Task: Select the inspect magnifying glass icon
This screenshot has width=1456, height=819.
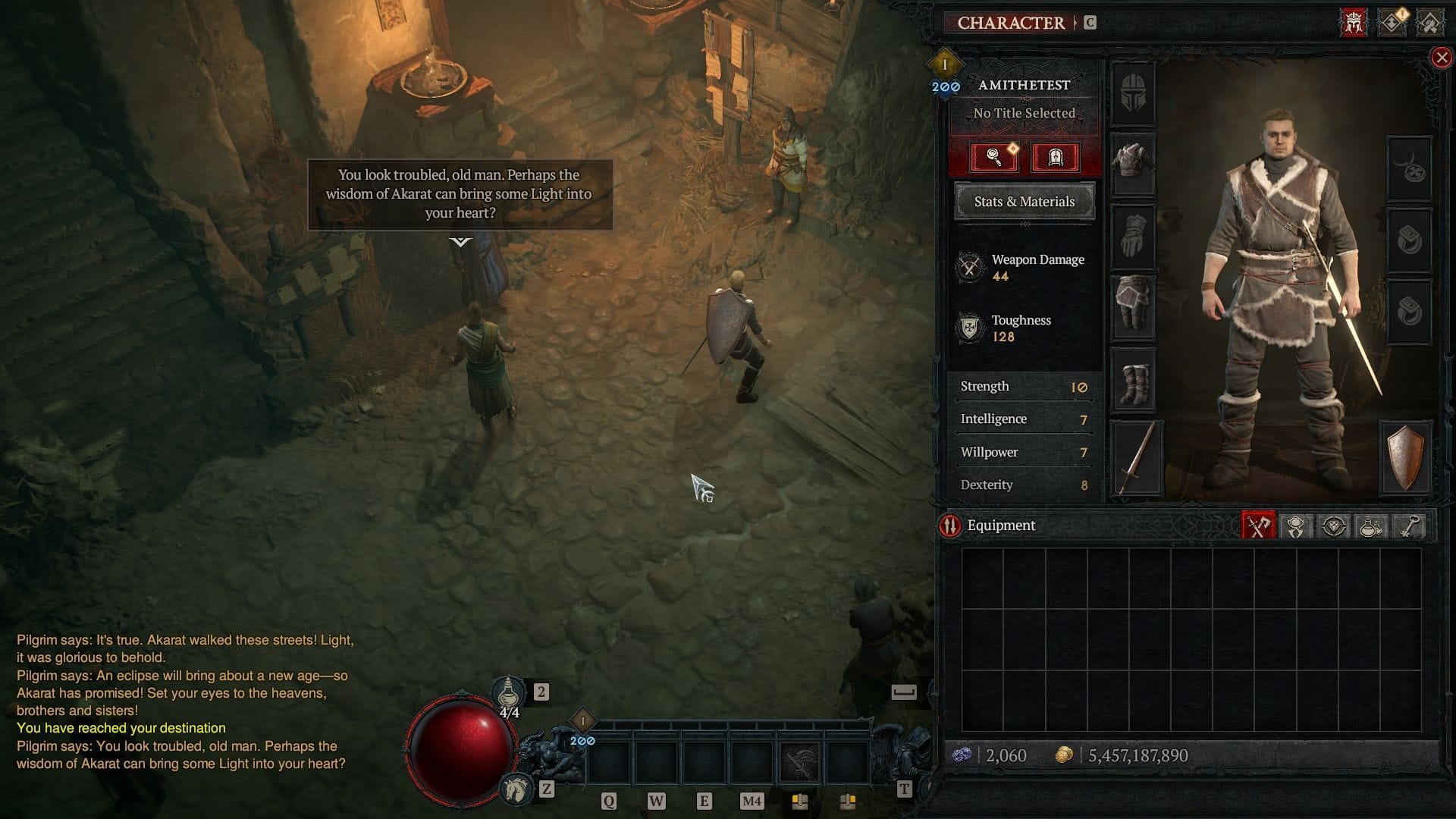Action: [995, 157]
